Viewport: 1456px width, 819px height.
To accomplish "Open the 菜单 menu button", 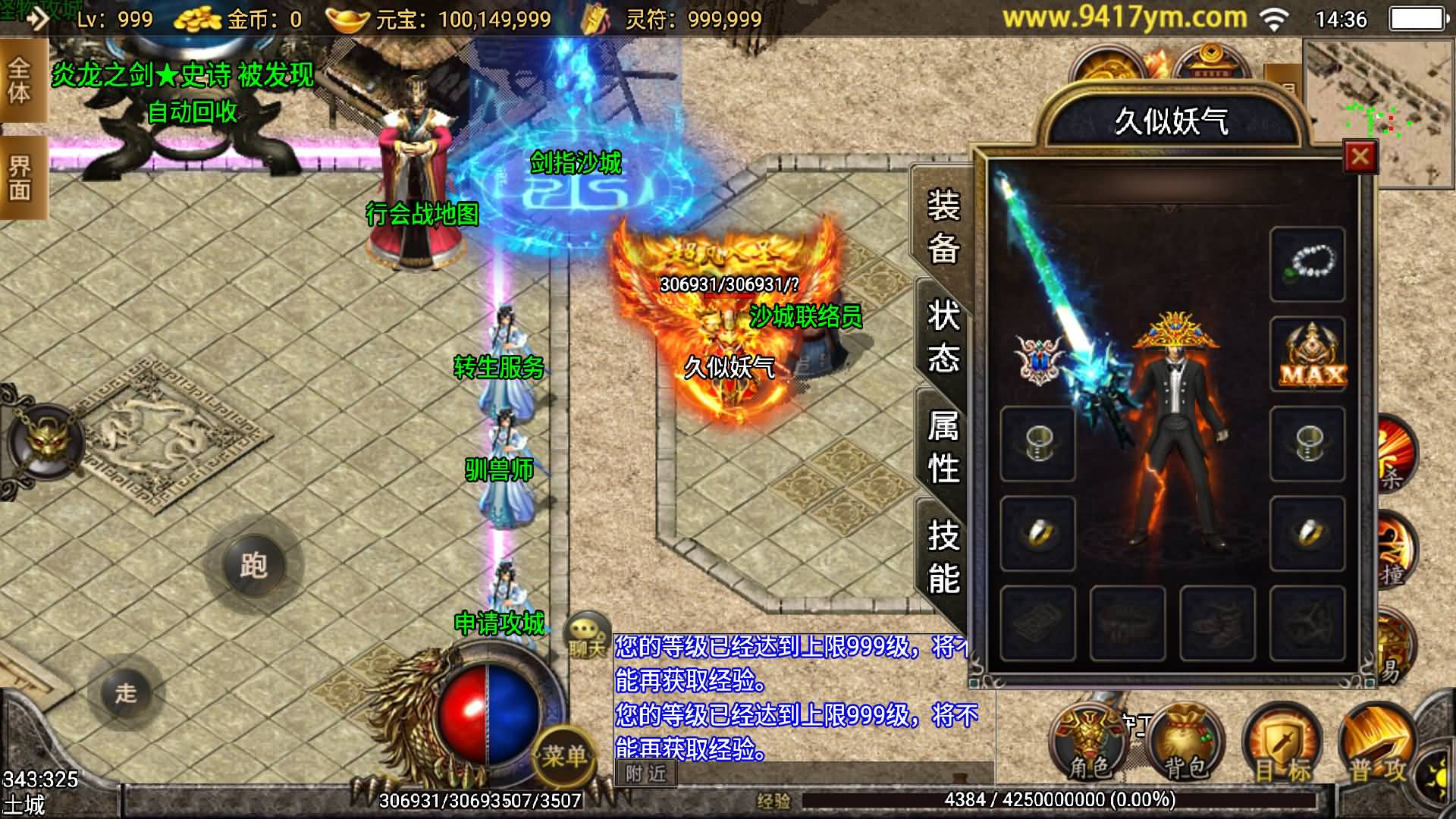I will [565, 754].
